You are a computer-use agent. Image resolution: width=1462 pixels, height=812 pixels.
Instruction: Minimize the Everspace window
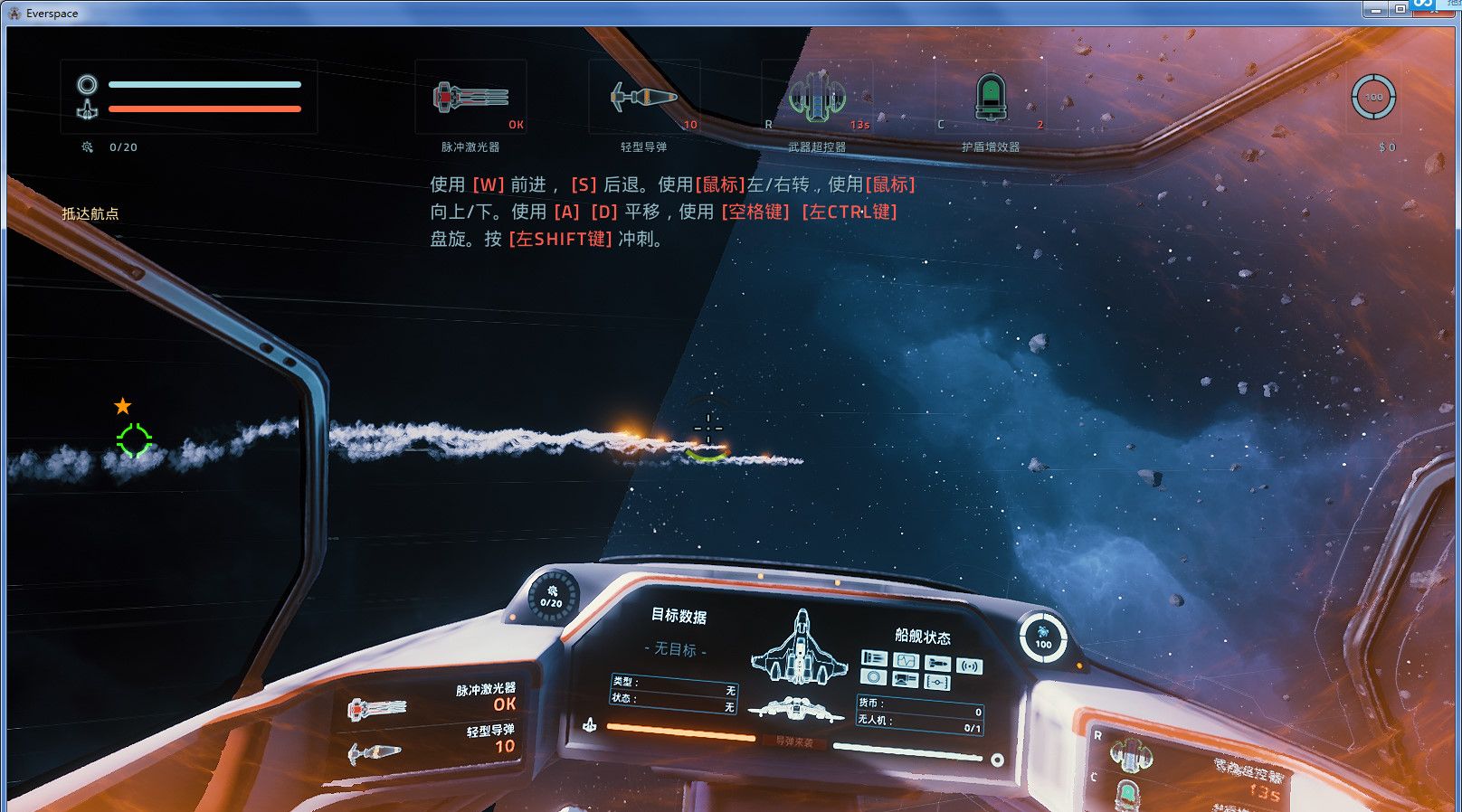[1376, 9]
